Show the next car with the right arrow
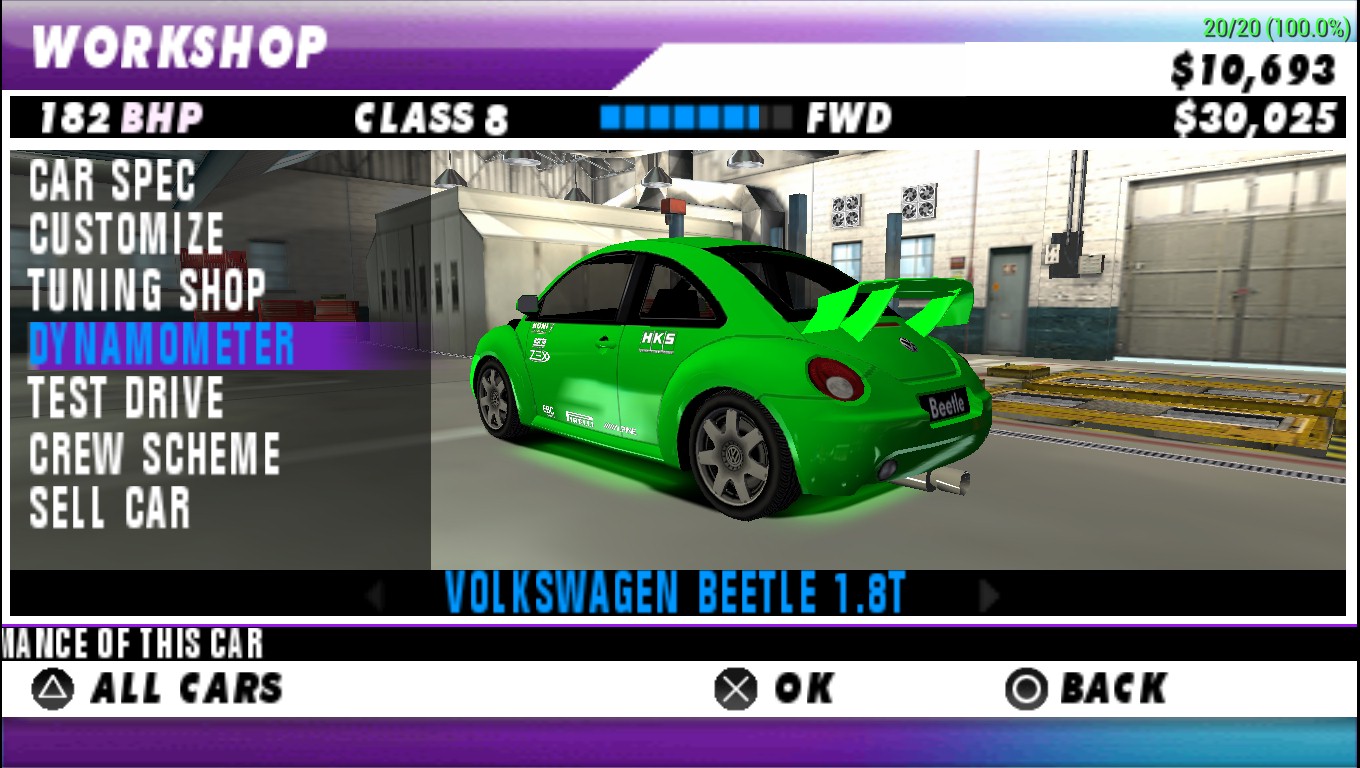 (988, 596)
